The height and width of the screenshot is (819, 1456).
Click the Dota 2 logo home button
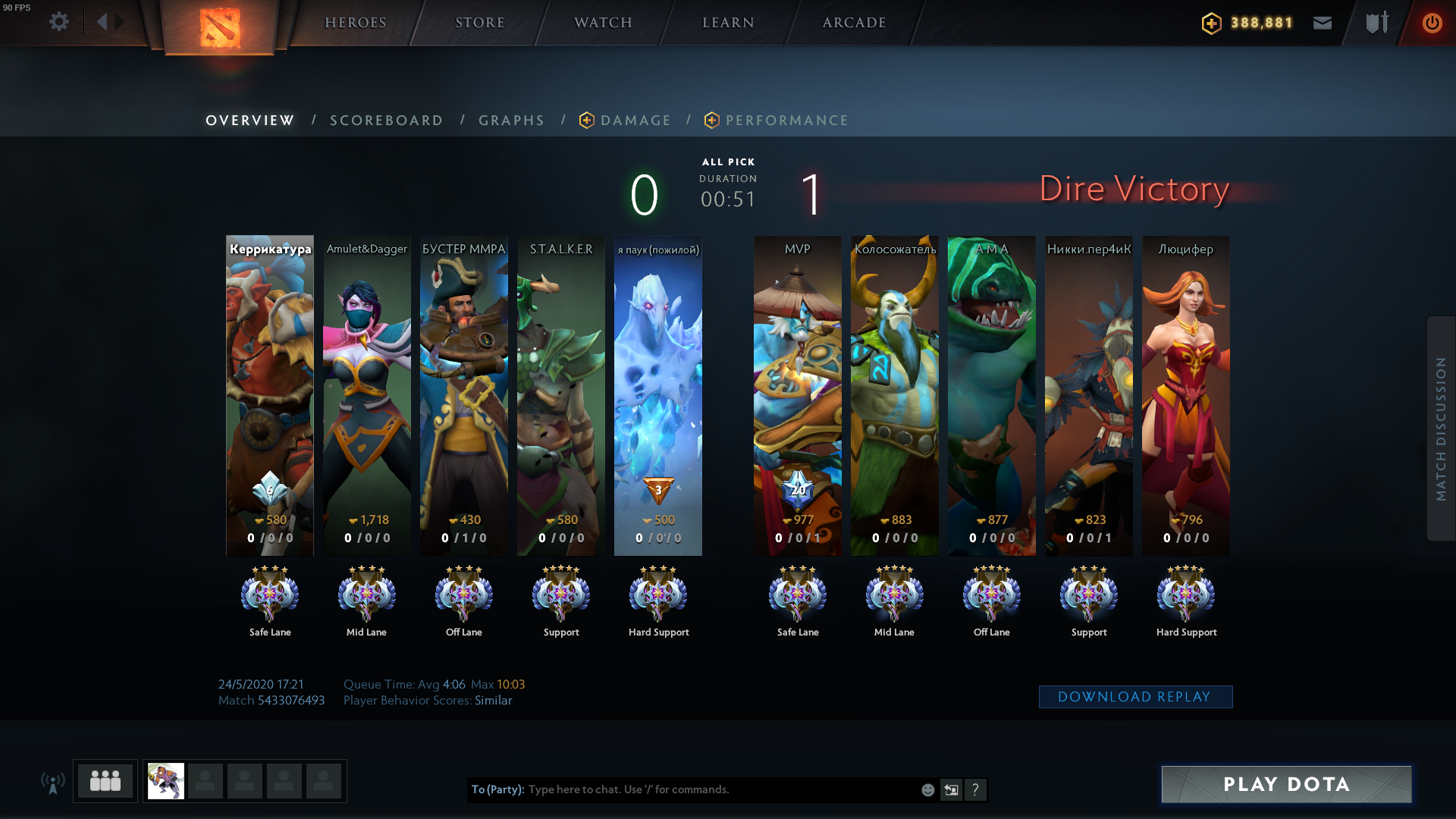[220, 27]
